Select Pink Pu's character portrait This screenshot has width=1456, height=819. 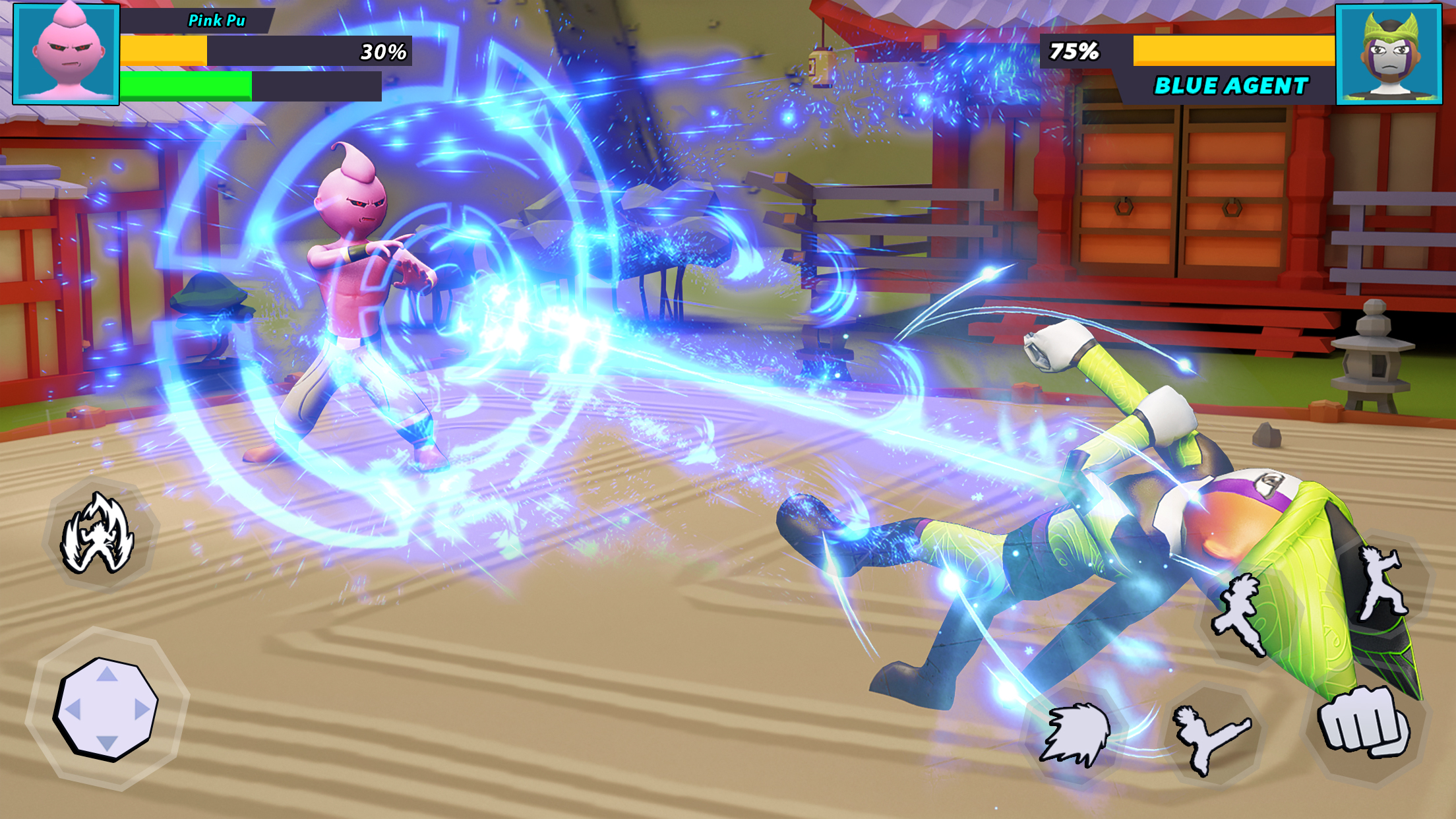tap(66, 54)
